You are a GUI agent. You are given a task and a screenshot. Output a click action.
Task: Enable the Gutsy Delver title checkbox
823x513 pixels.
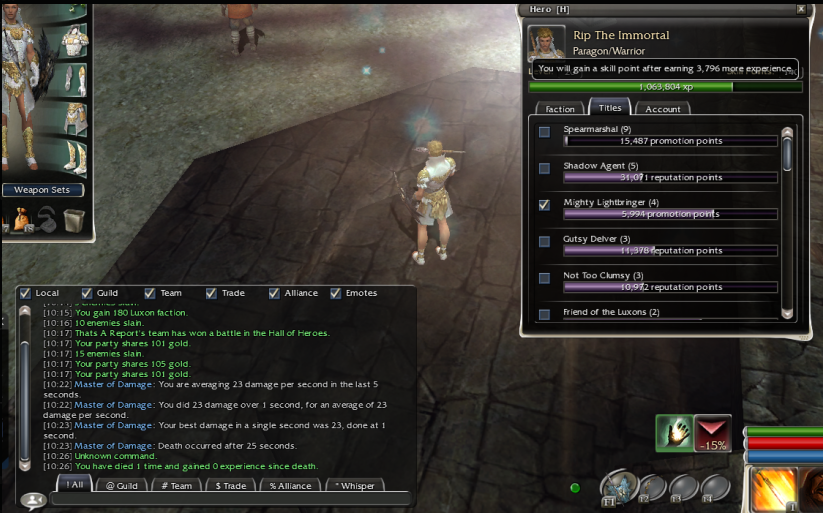pyautogui.click(x=544, y=241)
